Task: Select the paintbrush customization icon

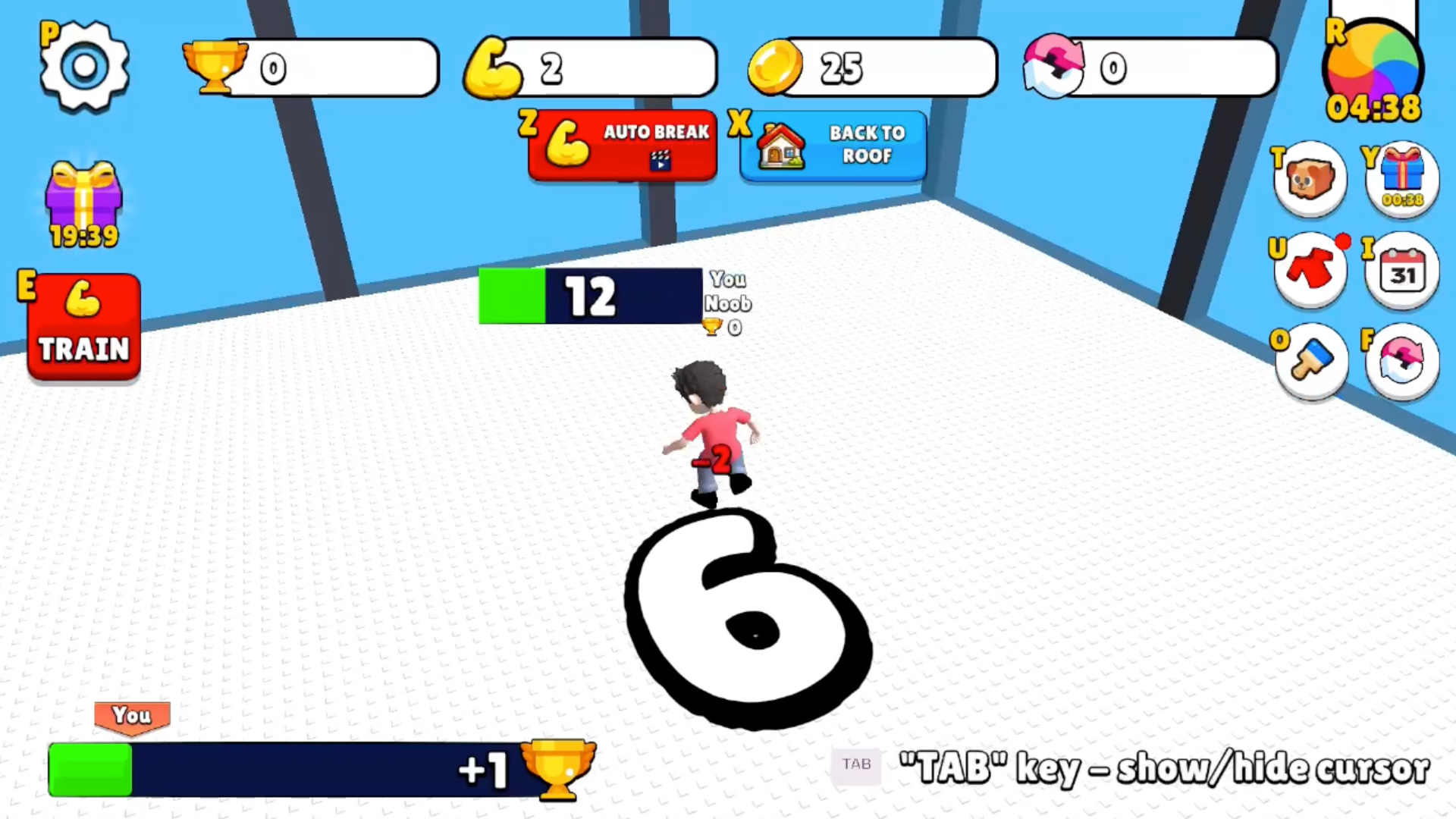Action: coord(1310,360)
